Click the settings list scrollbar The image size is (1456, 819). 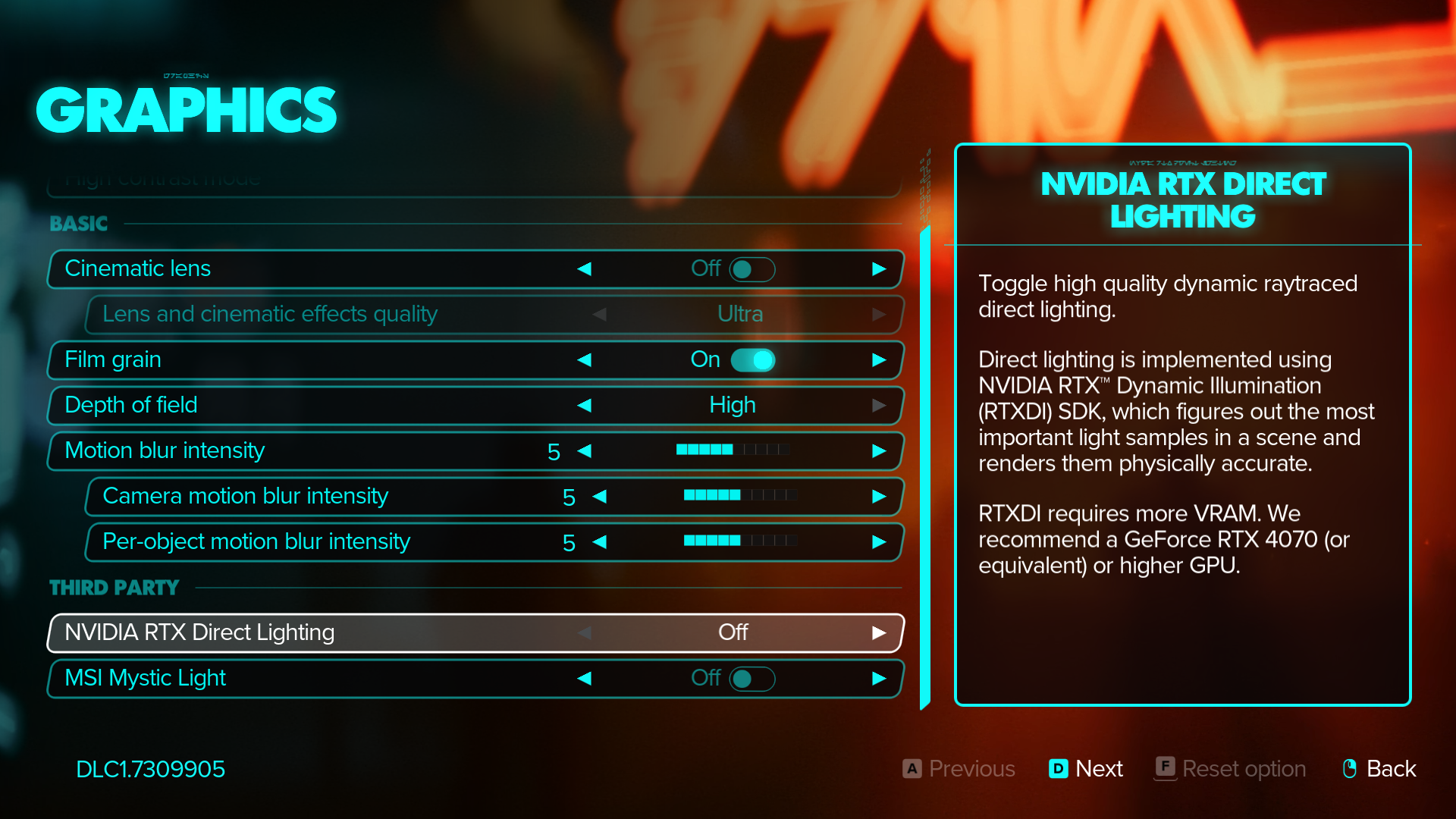click(x=924, y=466)
